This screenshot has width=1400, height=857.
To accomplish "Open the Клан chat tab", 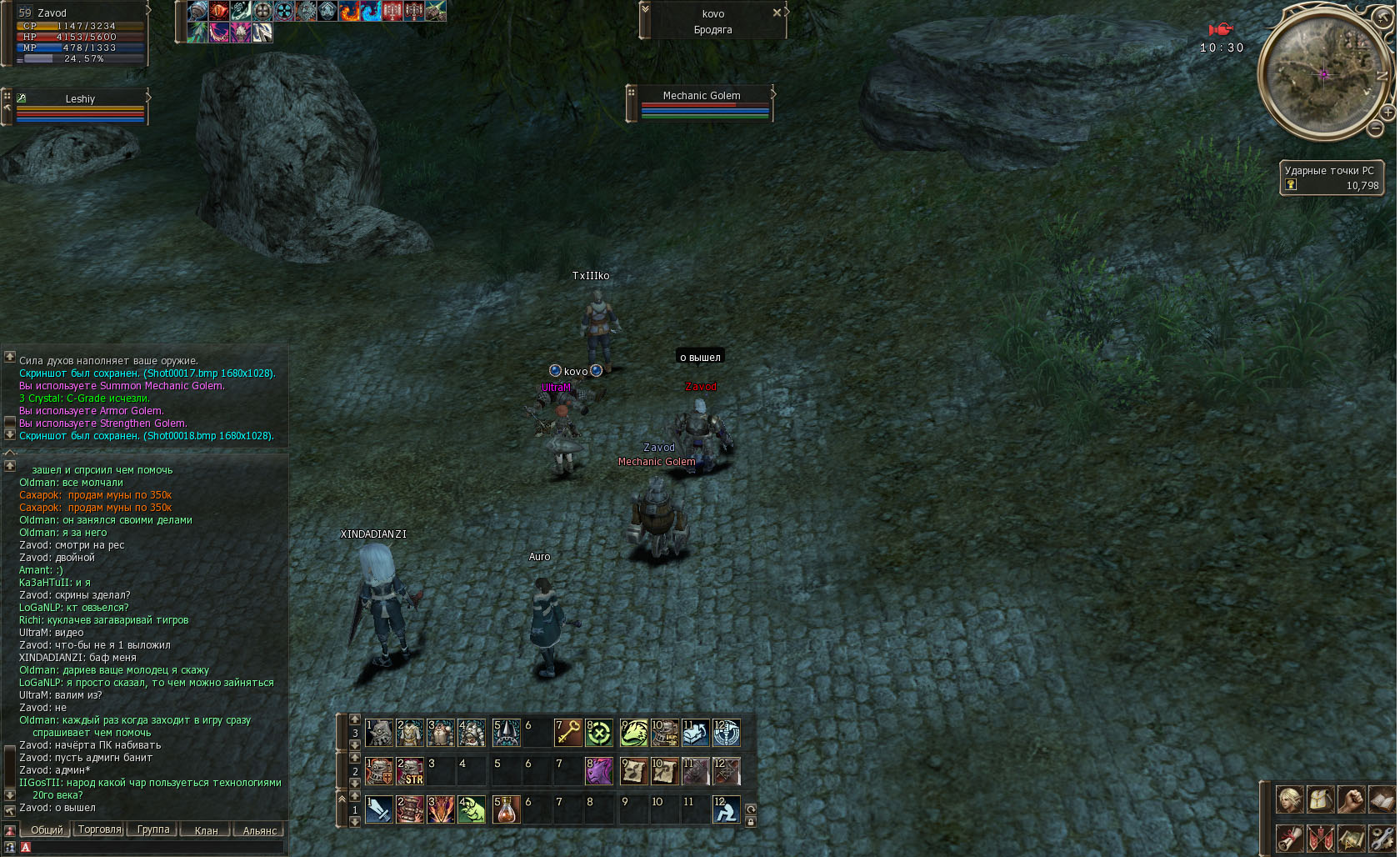I will coord(206,830).
